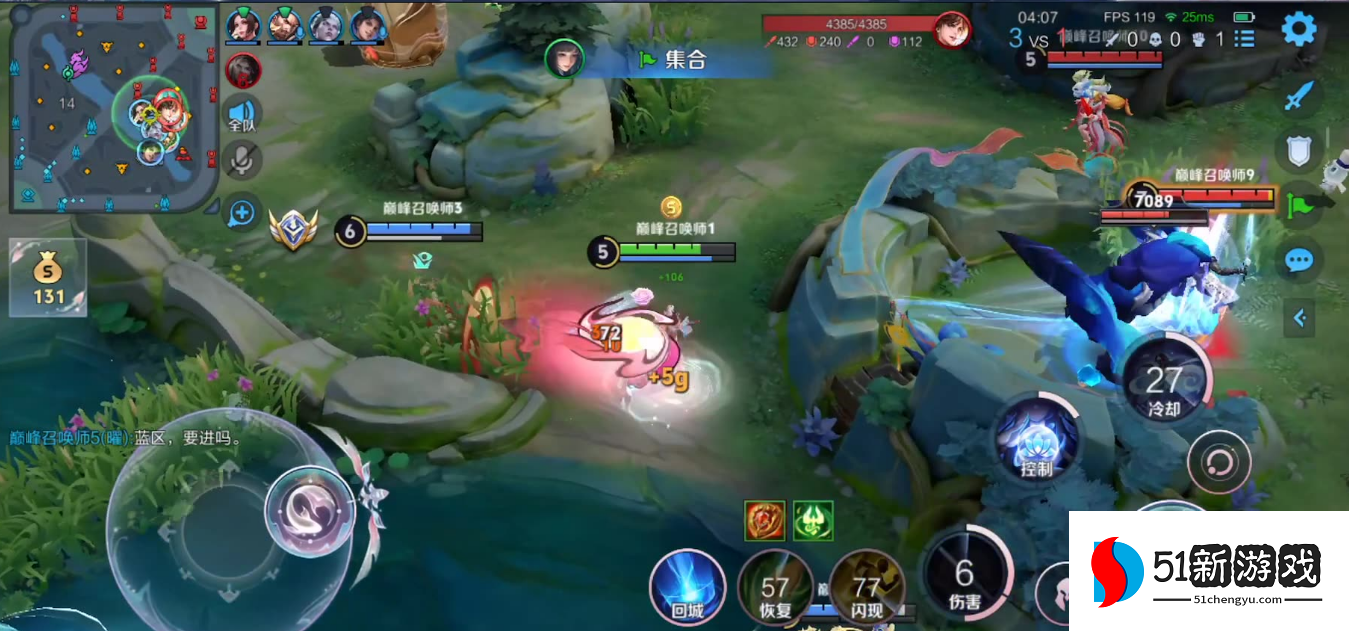Open the scoreboard list icon
1349x631 pixels.
click(1245, 39)
